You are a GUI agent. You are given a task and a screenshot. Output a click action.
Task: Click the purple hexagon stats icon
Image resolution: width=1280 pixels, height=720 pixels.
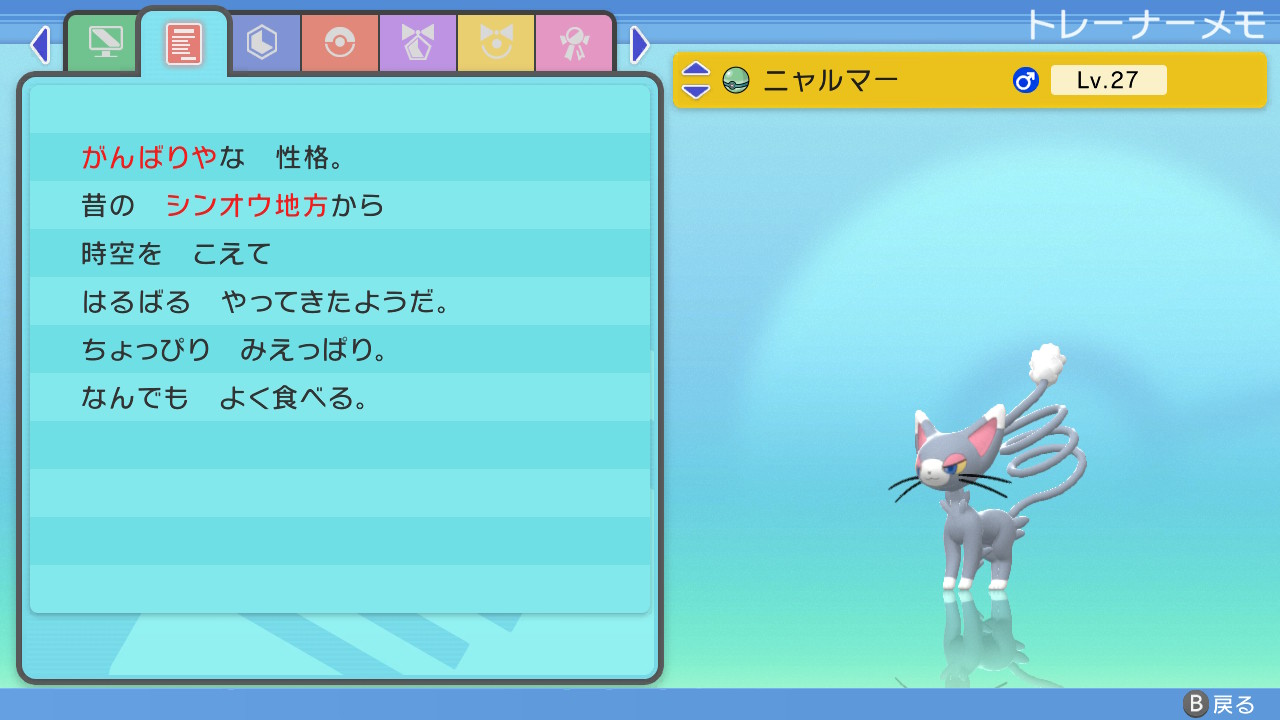(264, 43)
